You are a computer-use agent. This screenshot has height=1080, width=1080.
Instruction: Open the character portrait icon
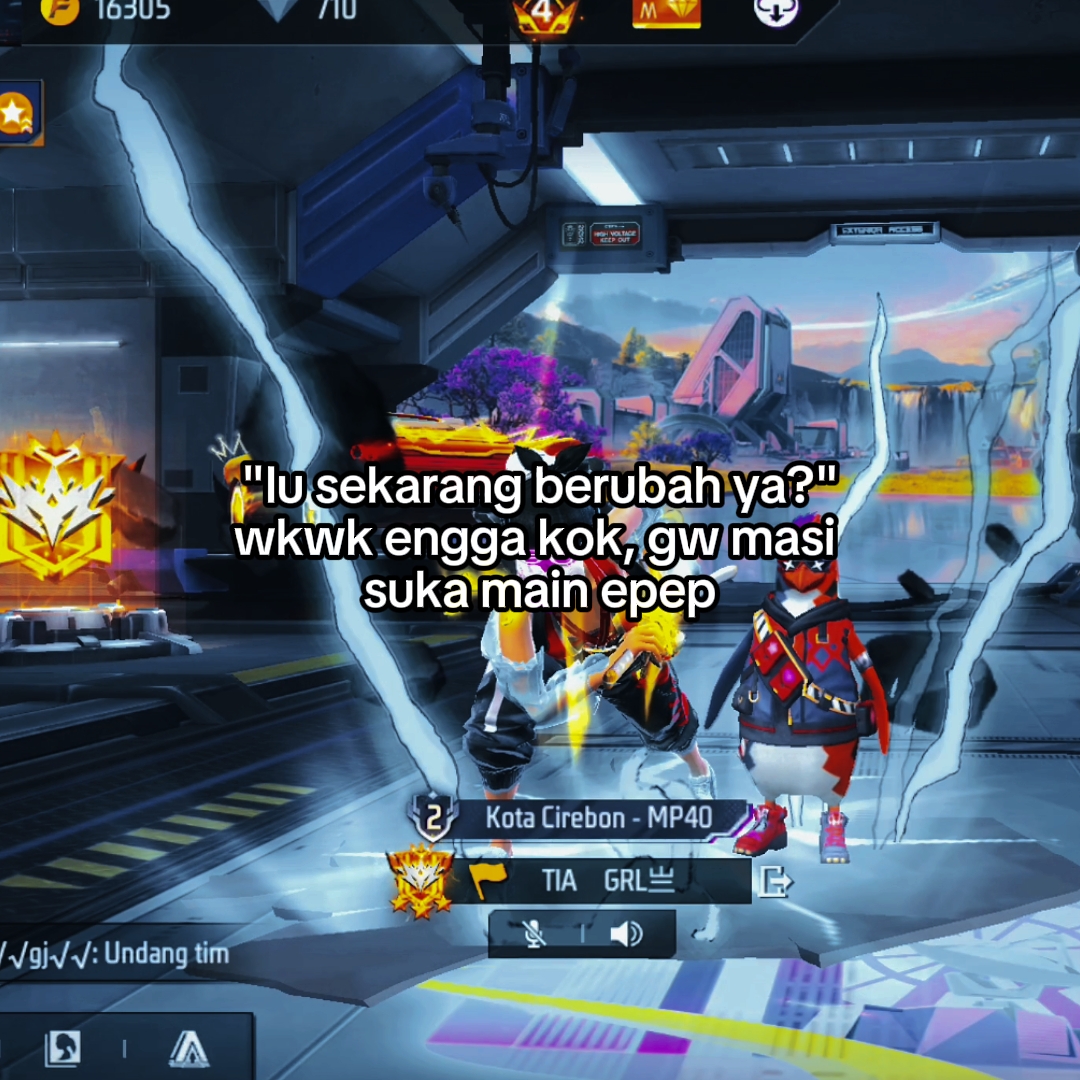[x=63, y=1048]
